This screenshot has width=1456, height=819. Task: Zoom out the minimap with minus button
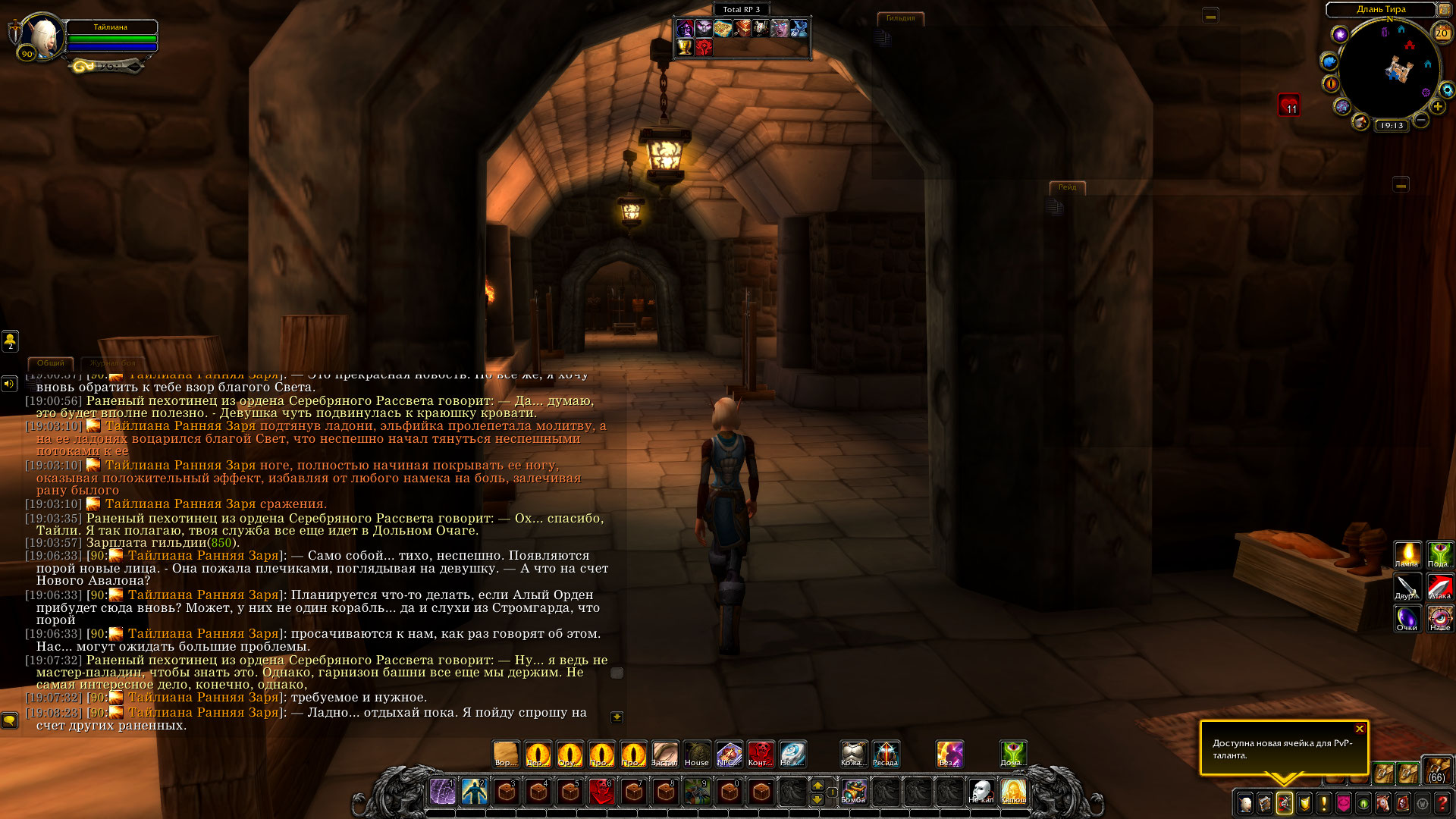[x=1421, y=121]
